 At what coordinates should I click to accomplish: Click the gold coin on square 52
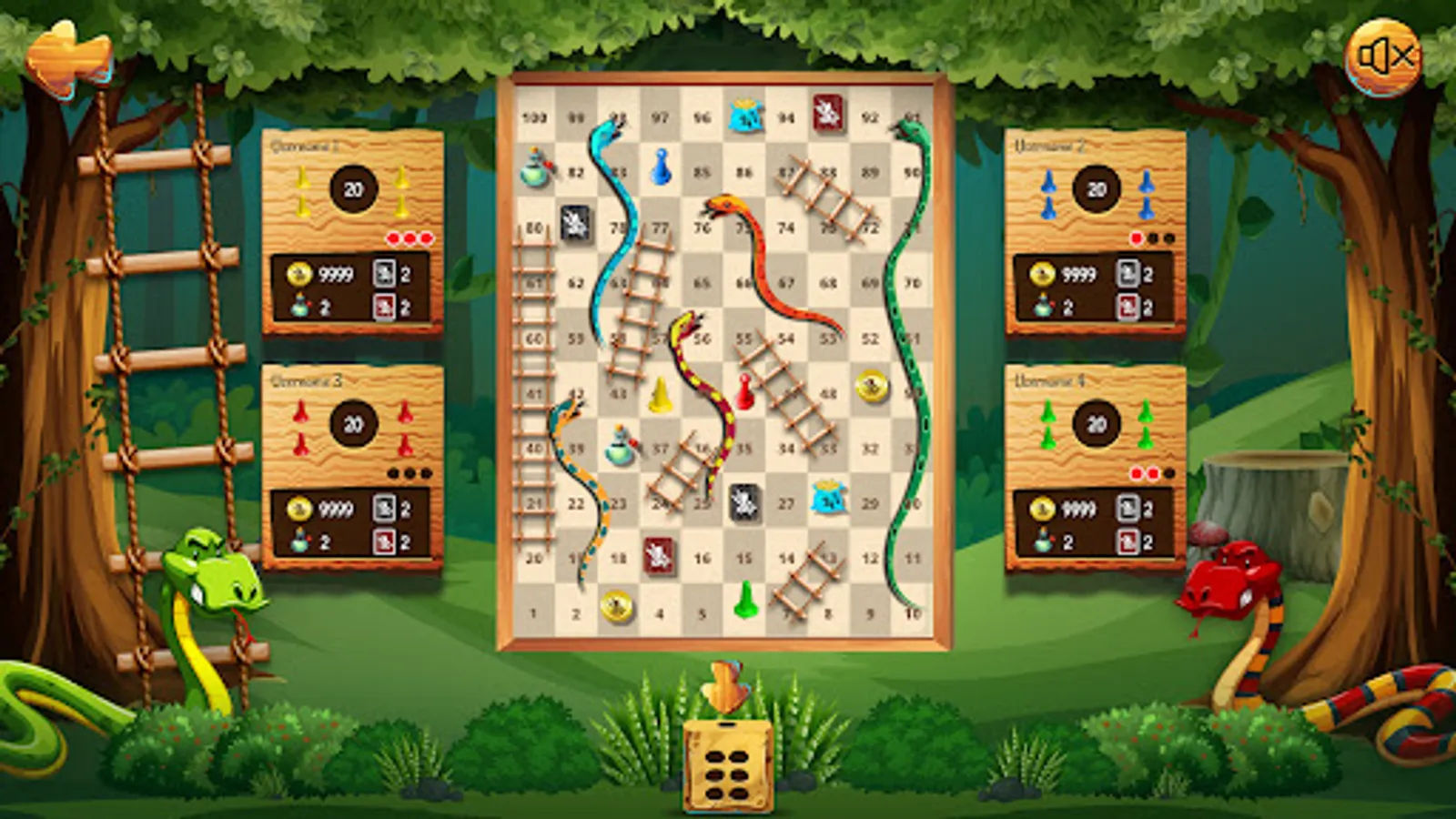coord(871,387)
